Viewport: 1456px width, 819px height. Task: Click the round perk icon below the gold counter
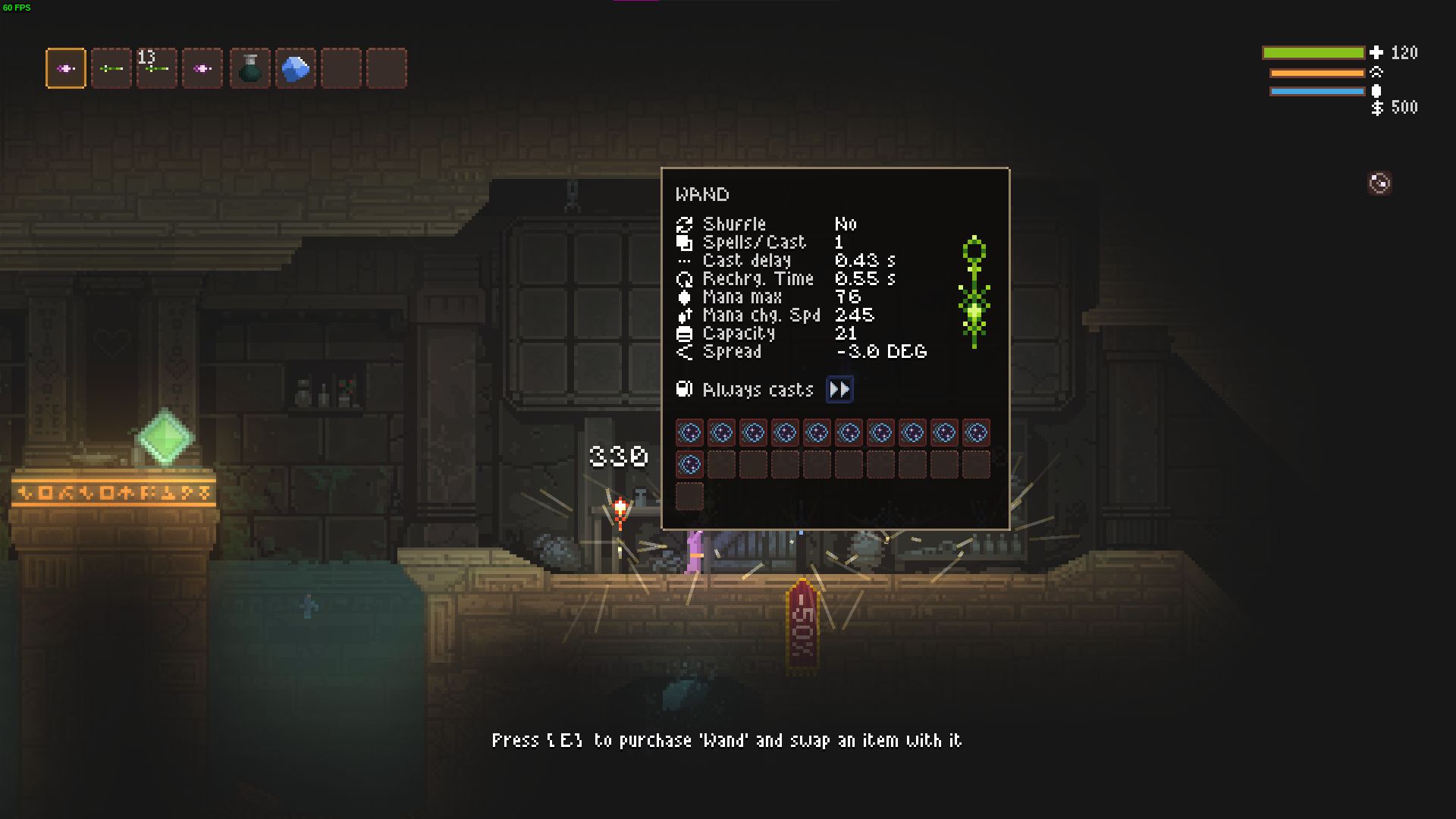[x=1379, y=183]
